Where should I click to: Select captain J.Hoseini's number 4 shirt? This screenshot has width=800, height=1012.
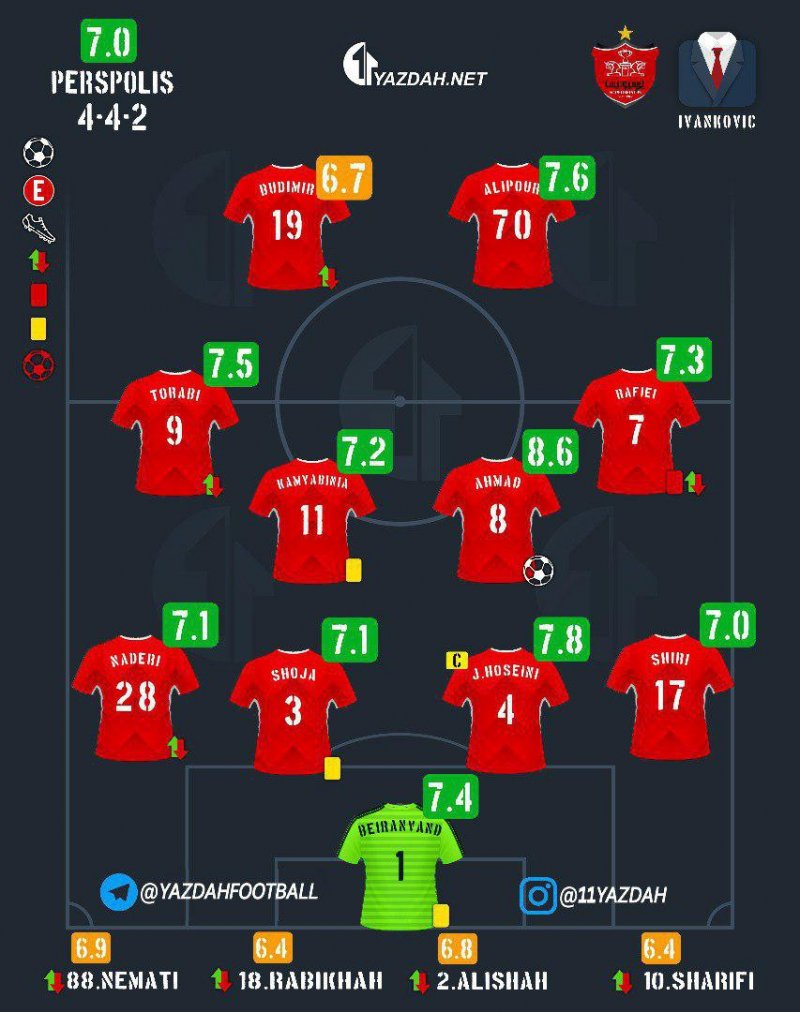point(505,708)
